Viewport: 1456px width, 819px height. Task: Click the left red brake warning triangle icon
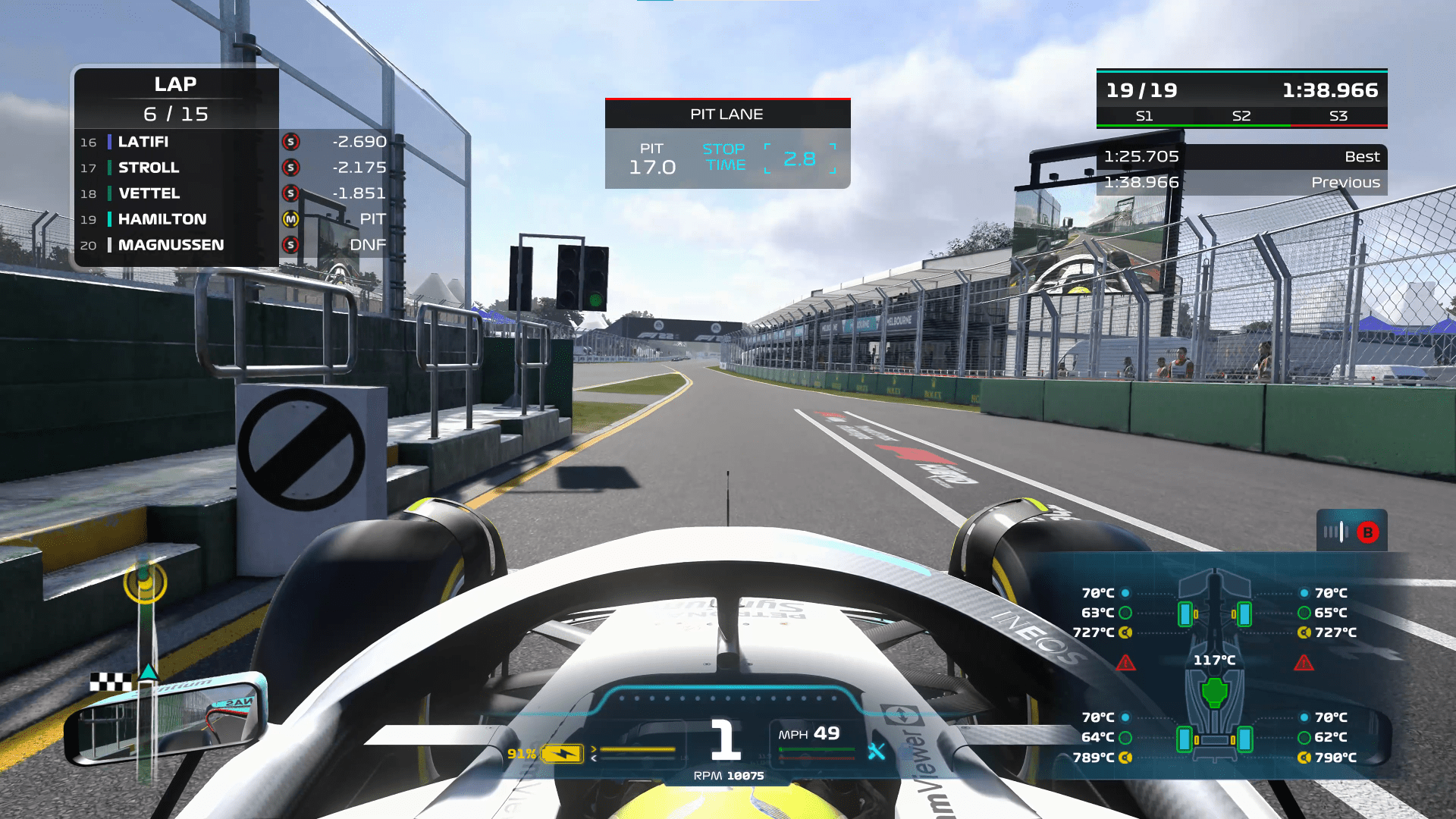point(1125,664)
